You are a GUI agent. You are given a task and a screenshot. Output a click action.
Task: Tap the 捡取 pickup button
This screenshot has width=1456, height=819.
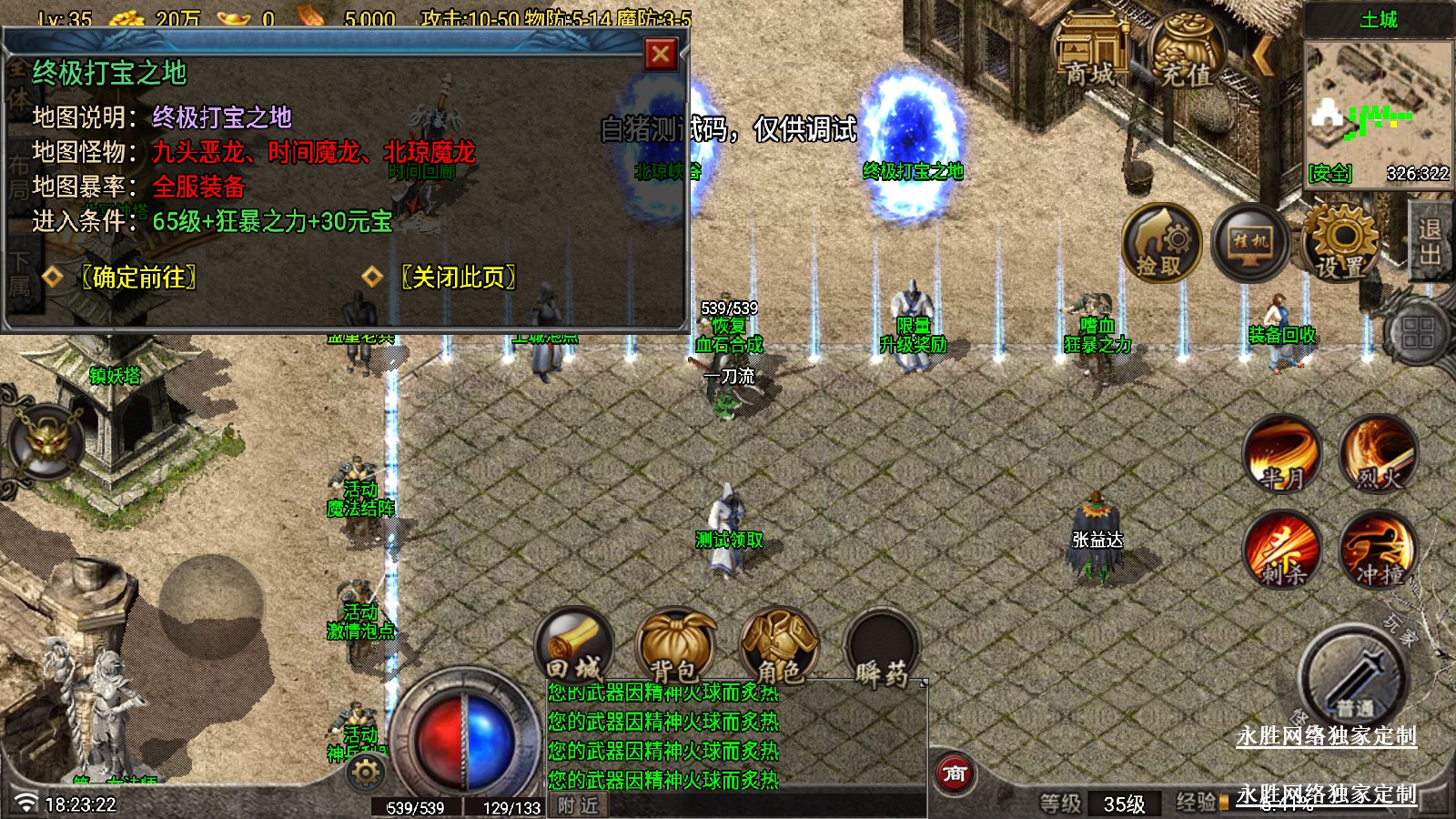[x=1159, y=243]
